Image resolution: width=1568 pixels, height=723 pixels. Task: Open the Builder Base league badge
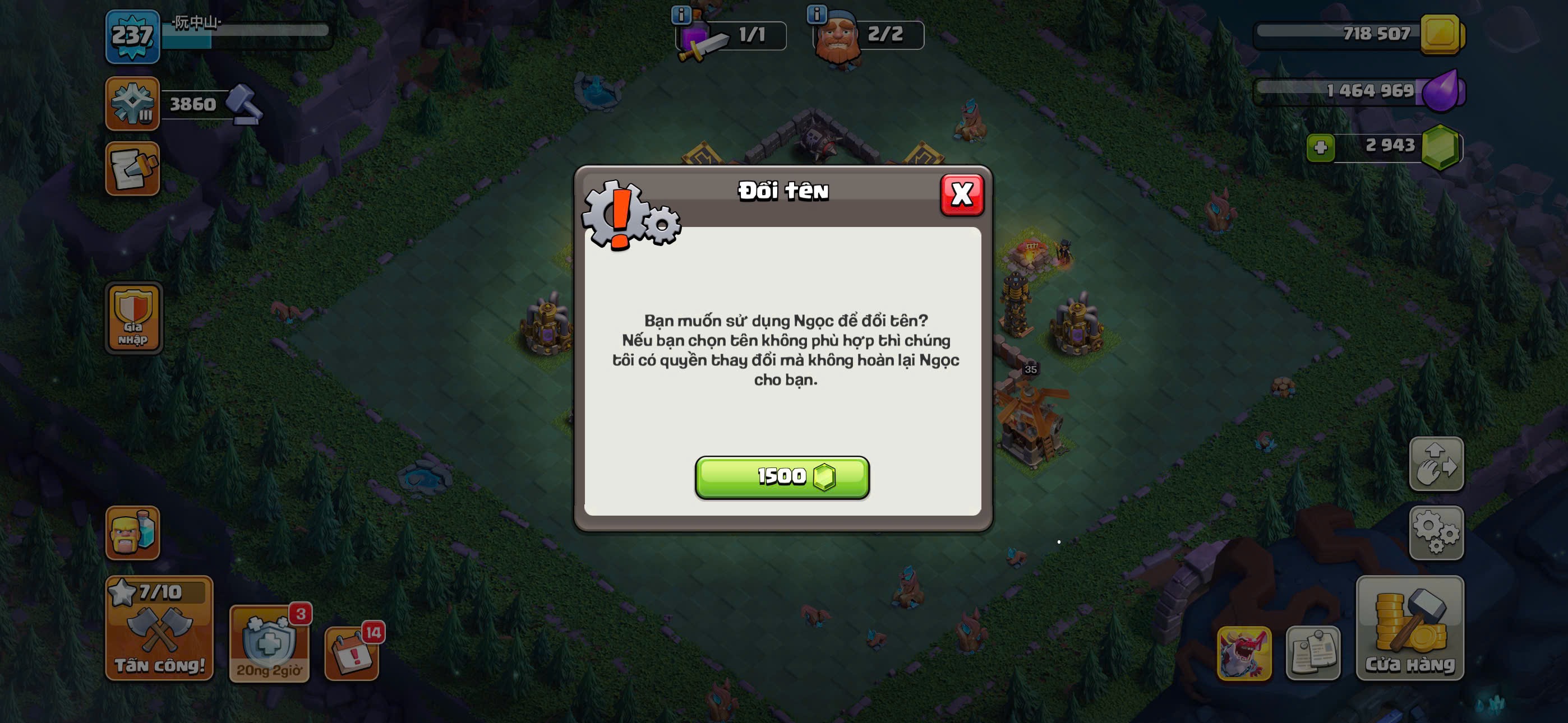point(132,104)
